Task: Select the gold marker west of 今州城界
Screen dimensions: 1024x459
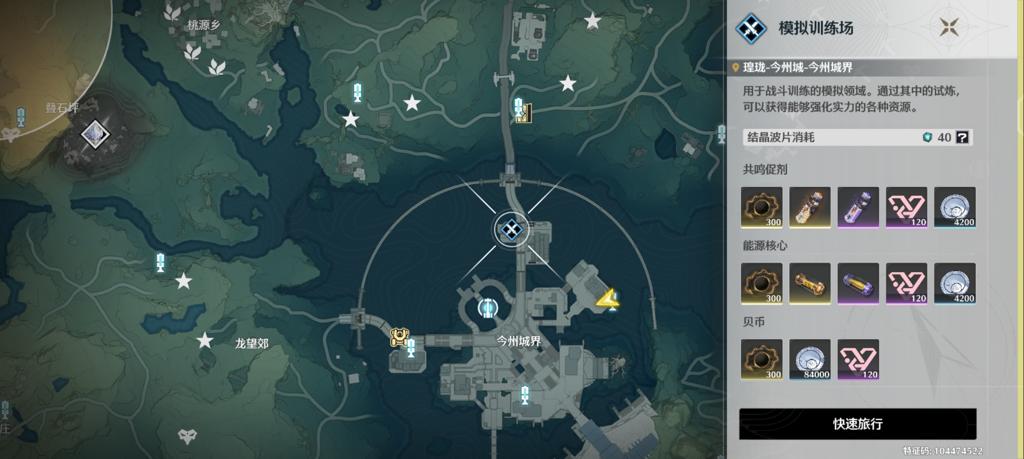Action: [399, 337]
